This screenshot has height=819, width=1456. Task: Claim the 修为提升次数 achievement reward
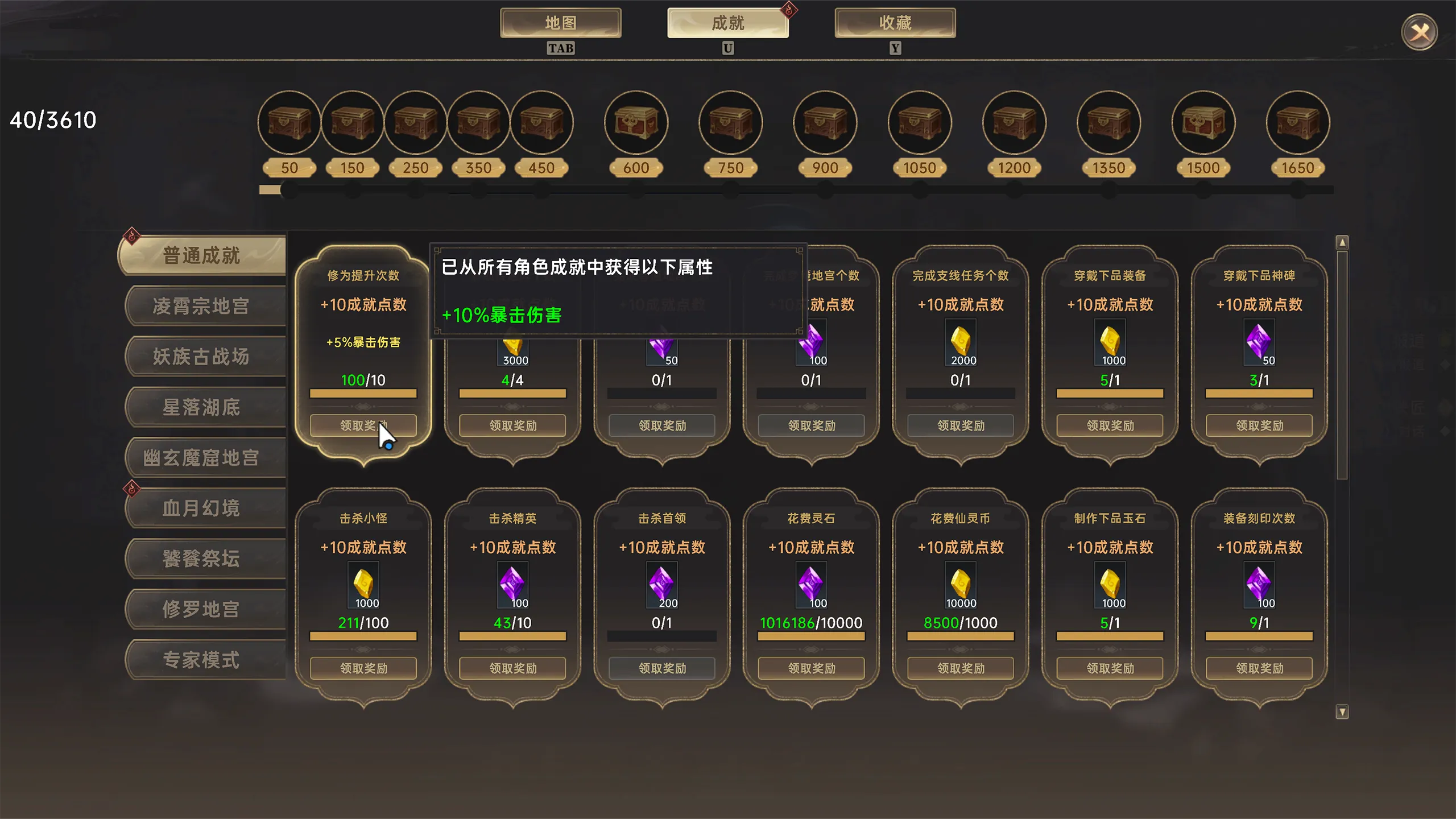tap(364, 425)
